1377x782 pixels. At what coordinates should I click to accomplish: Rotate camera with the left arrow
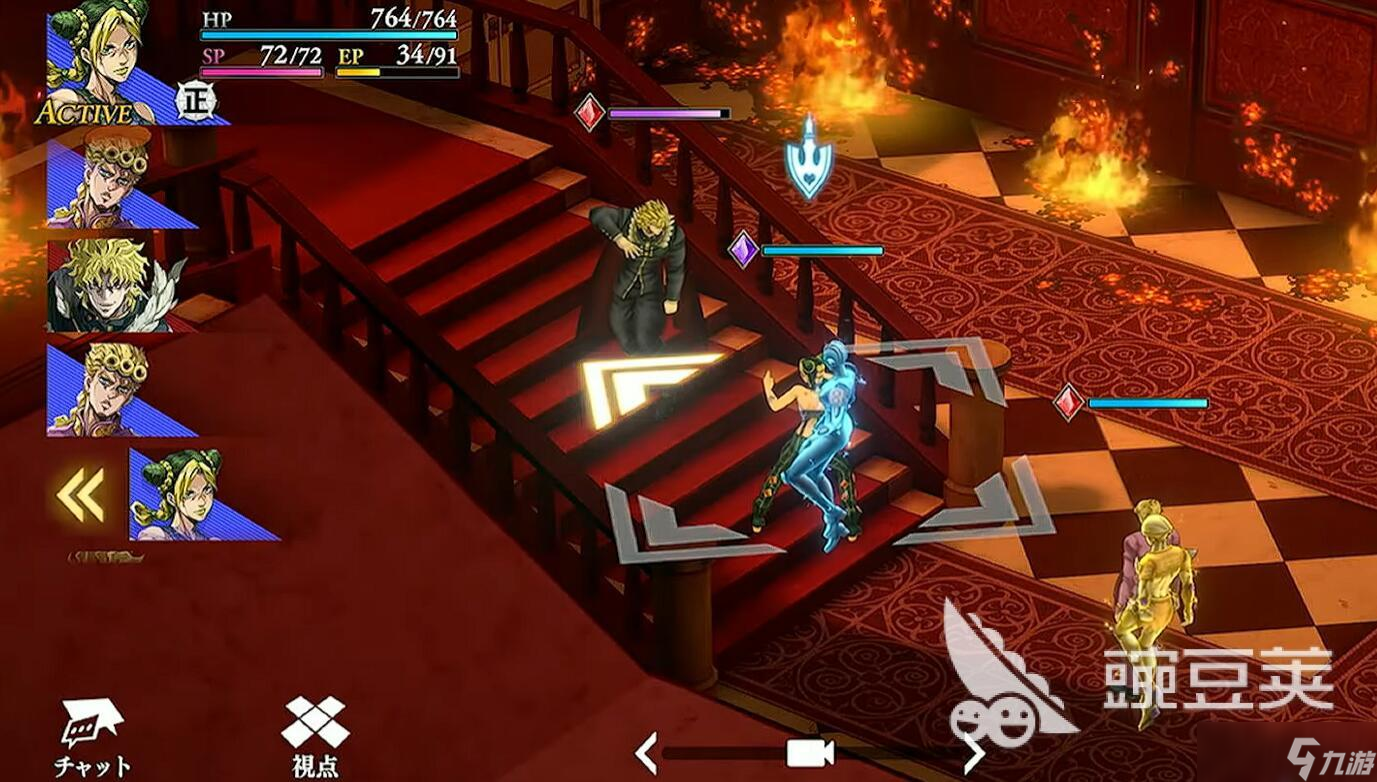click(647, 752)
